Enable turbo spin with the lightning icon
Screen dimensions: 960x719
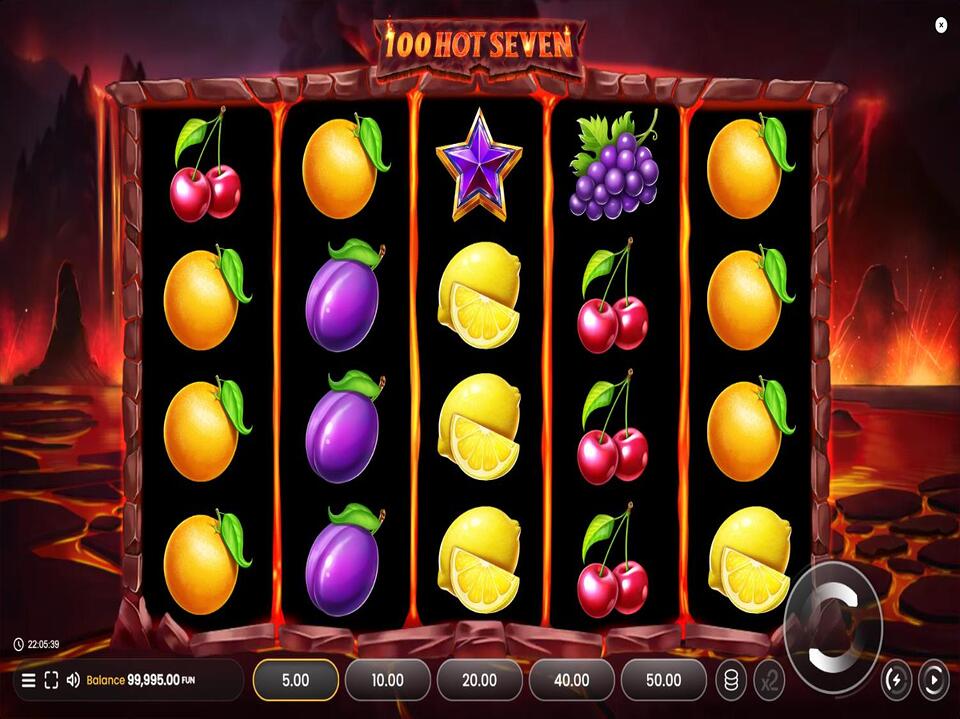click(x=895, y=680)
